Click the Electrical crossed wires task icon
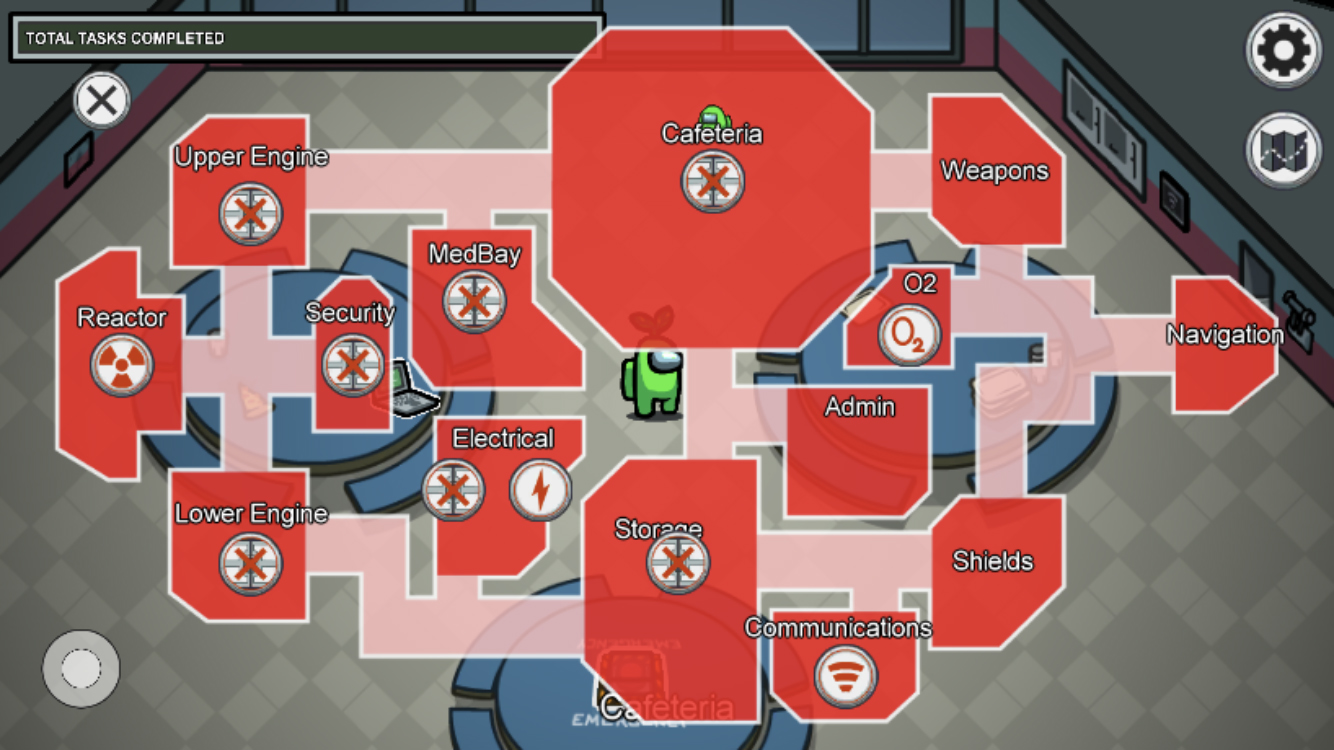The width and height of the screenshot is (1334, 750). pos(455,490)
